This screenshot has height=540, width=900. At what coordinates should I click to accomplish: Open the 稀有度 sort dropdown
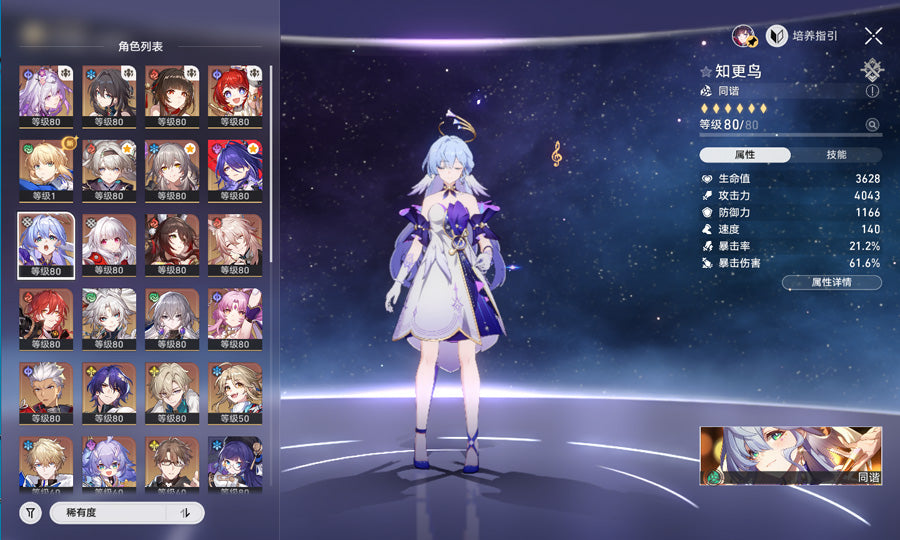point(106,513)
